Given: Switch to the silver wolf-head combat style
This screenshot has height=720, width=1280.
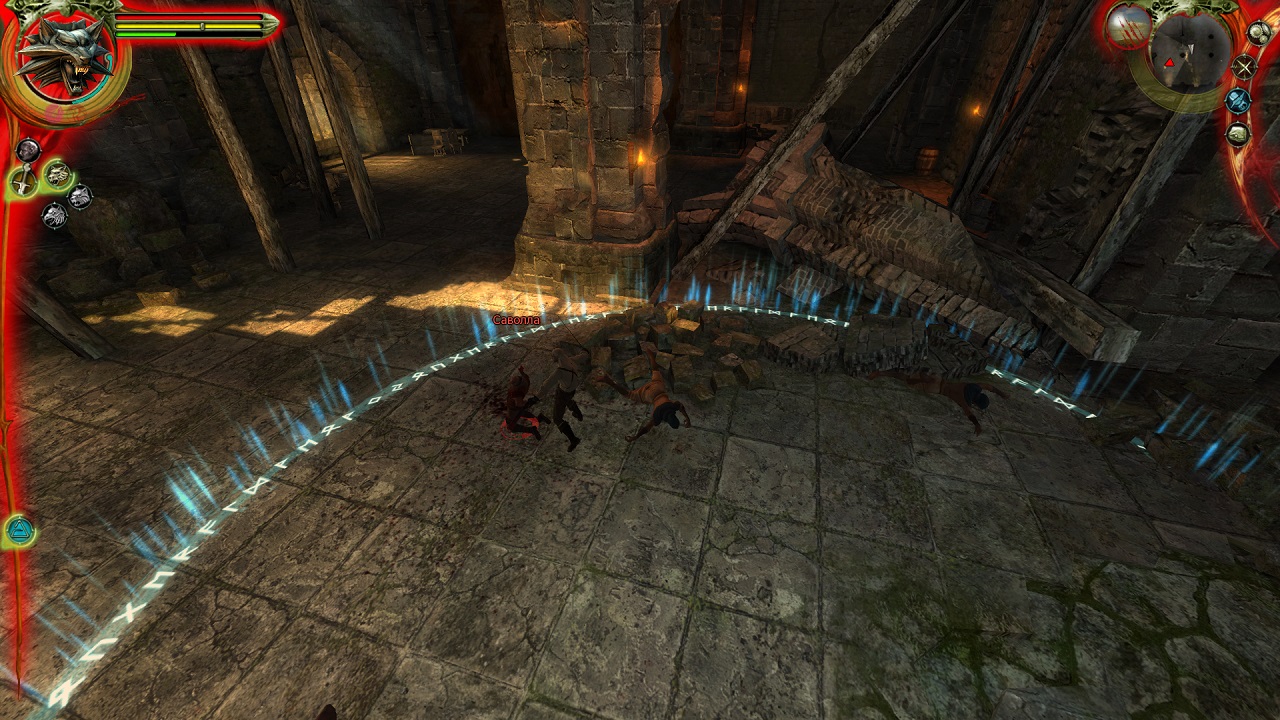Looking at the screenshot, I should point(79,197).
